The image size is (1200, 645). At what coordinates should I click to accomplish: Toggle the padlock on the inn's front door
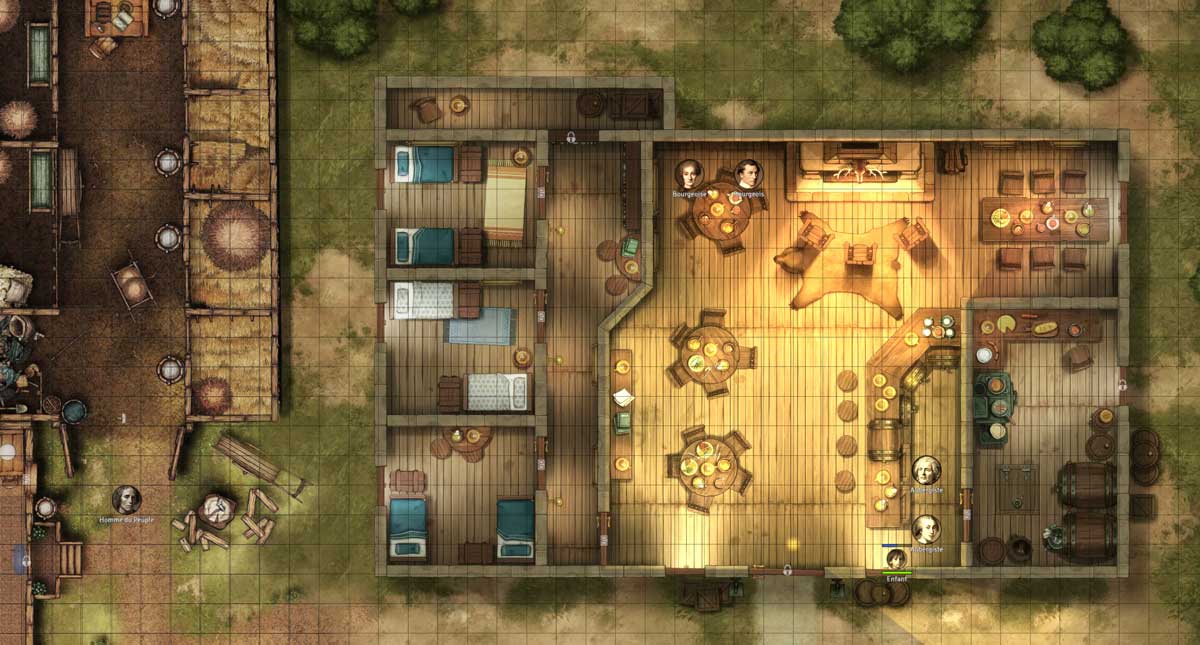(x=788, y=570)
